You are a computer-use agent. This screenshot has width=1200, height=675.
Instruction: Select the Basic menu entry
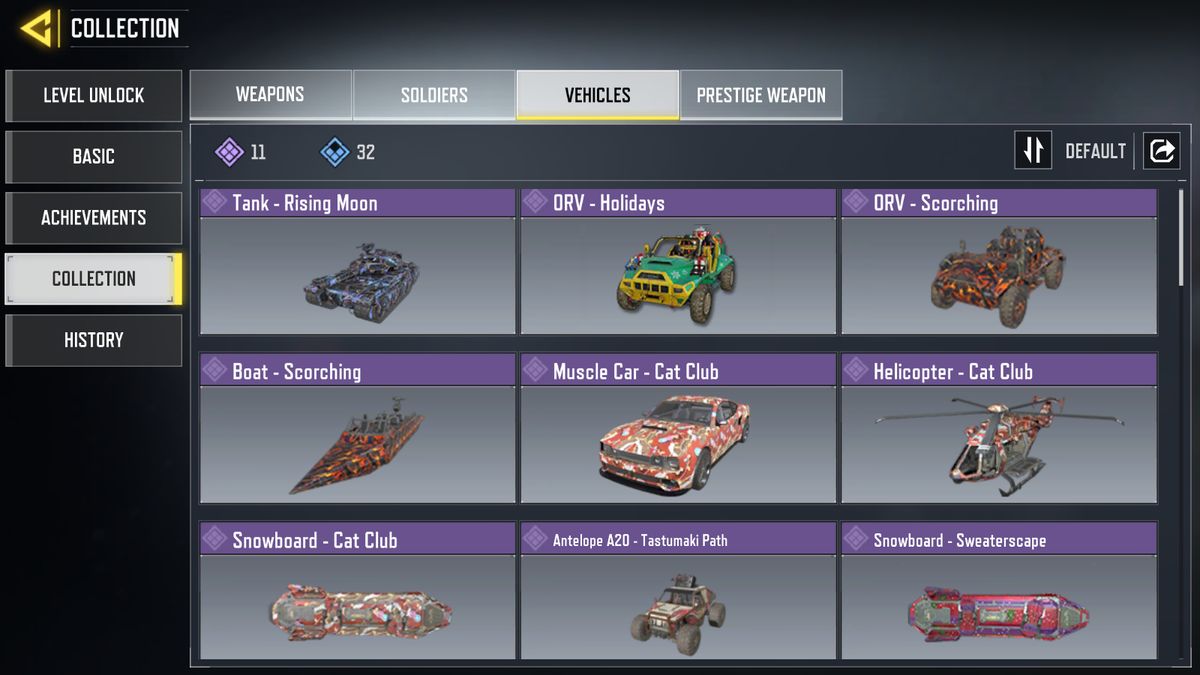[x=94, y=157]
